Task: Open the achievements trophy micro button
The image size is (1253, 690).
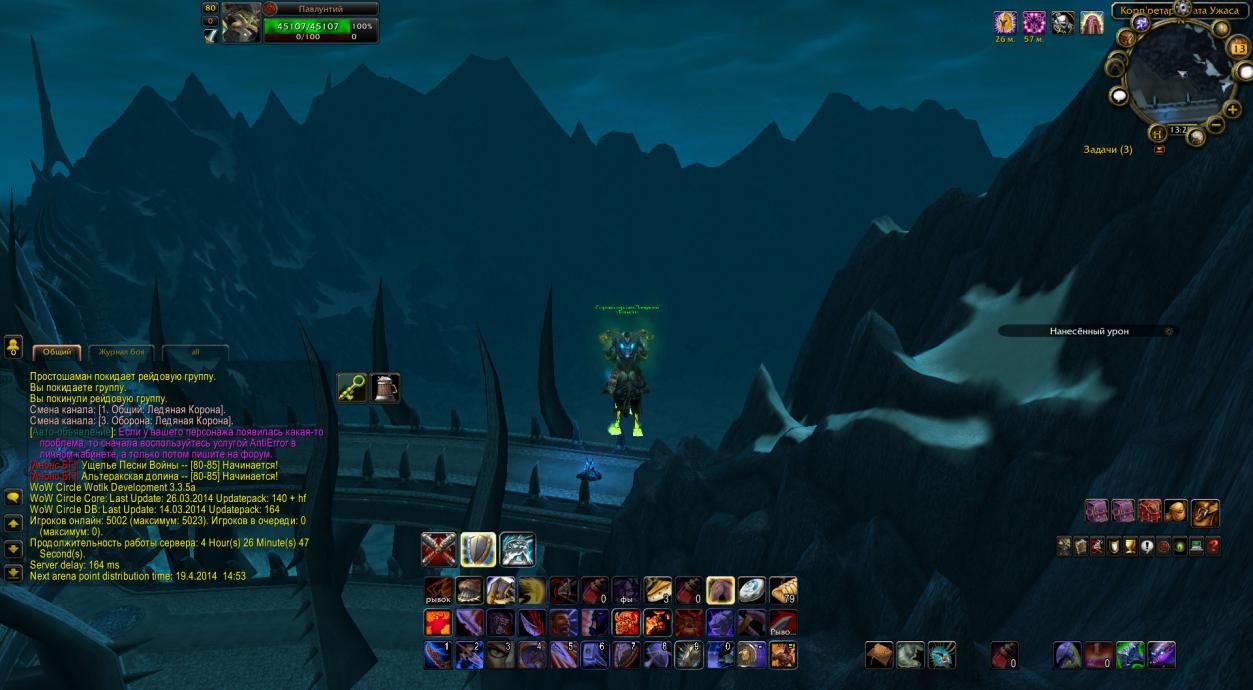Action: pyautogui.click(x=1129, y=546)
